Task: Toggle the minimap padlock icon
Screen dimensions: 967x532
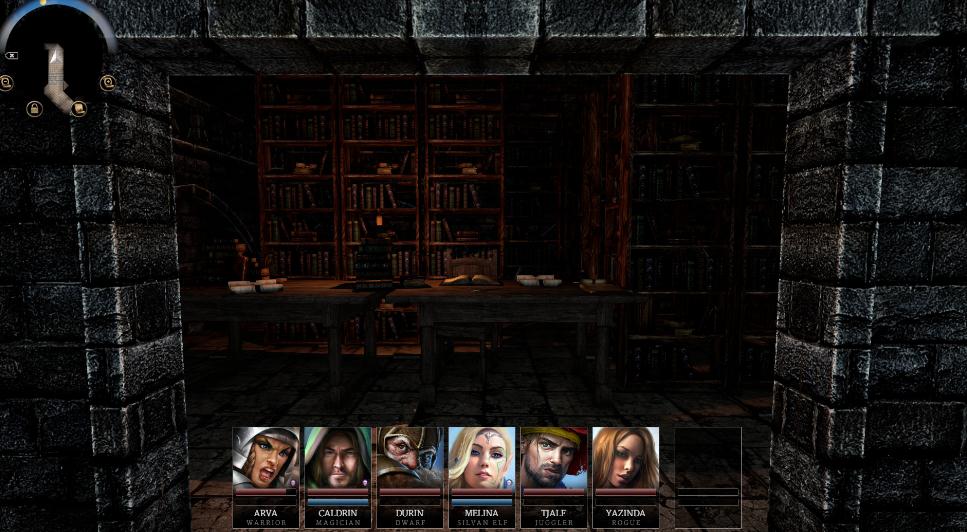Action: pyautogui.click(x=33, y=108)
